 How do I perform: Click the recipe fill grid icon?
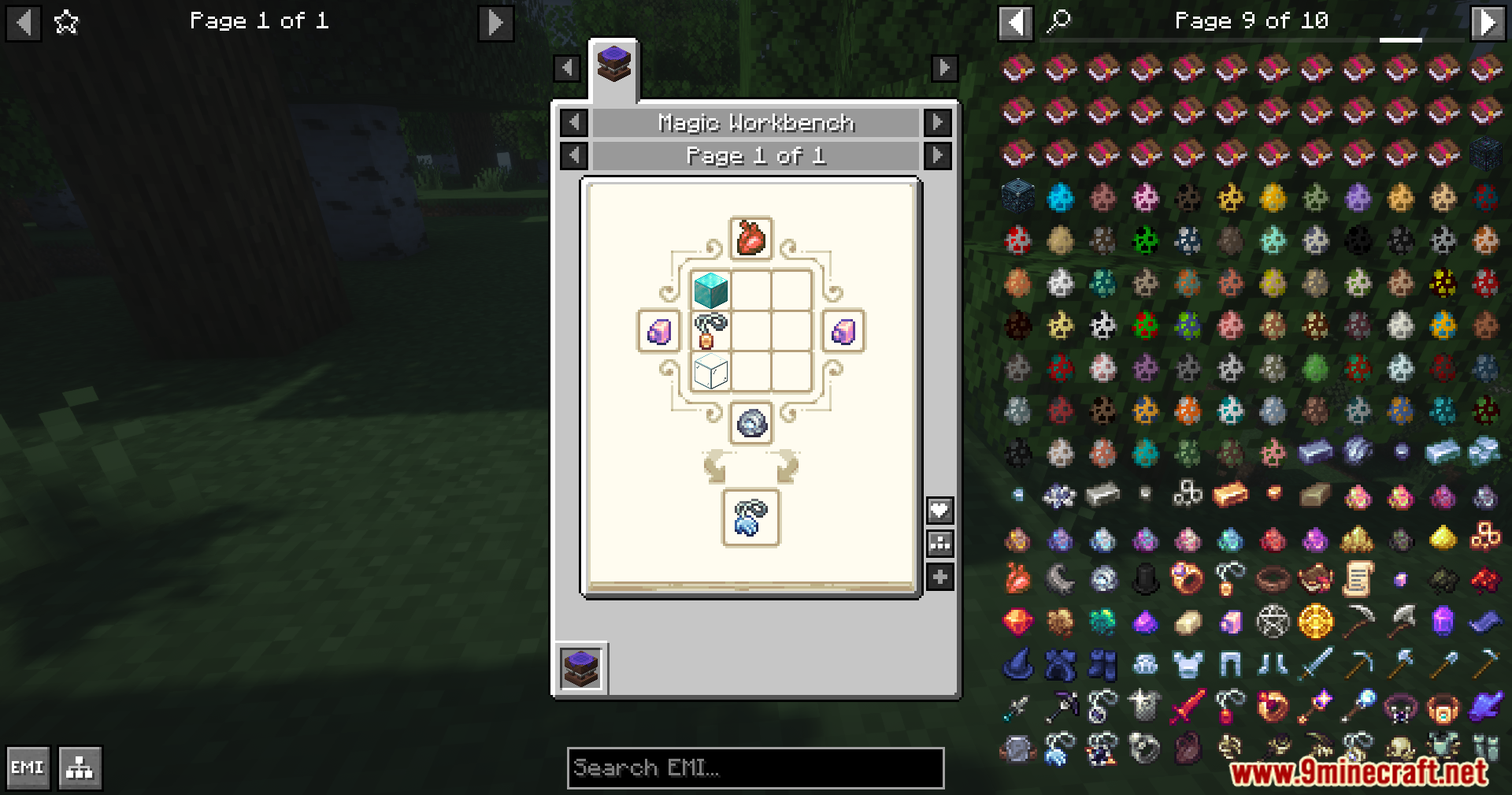point(939,542)
